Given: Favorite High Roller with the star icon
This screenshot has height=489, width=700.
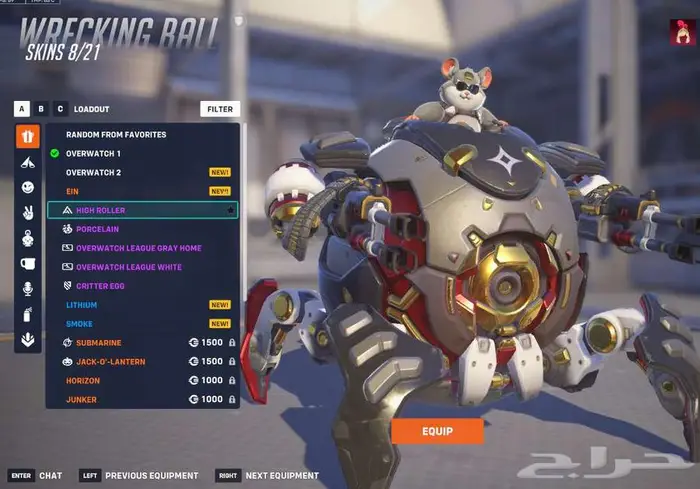Looking at the screenshot, I should click(x=230, y=211).
